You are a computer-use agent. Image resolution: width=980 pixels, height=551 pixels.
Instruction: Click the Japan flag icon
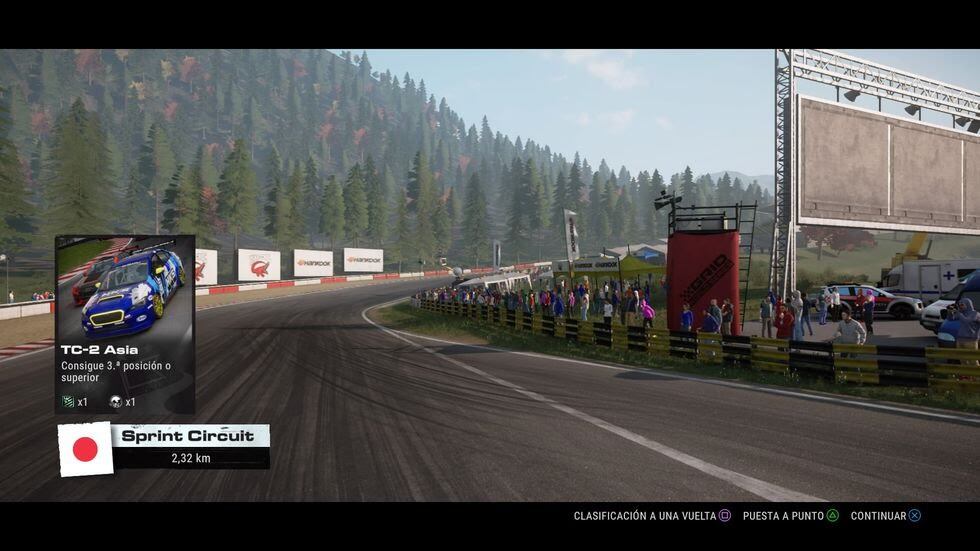(85, 449)
